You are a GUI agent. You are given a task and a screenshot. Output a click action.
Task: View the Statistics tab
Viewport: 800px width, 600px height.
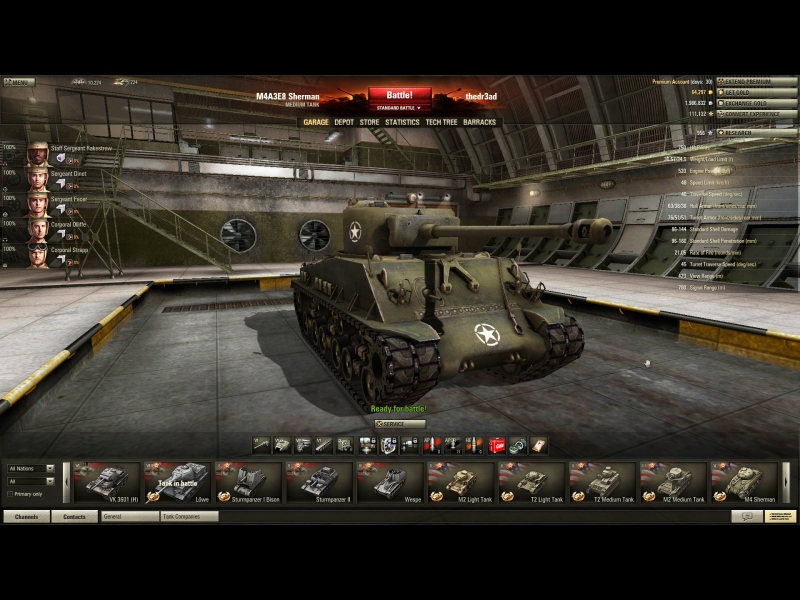point(402,122)
